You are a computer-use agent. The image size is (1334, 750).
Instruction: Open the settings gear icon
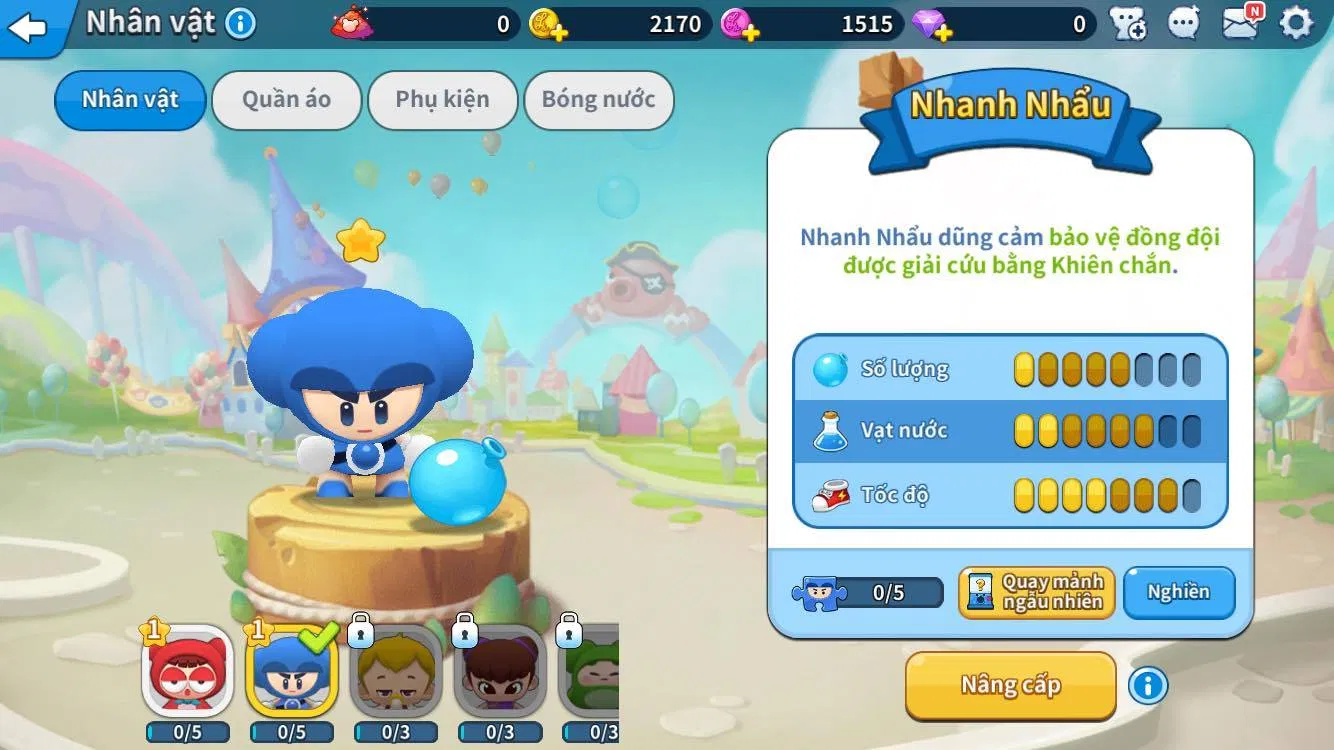coord(1297,23)
